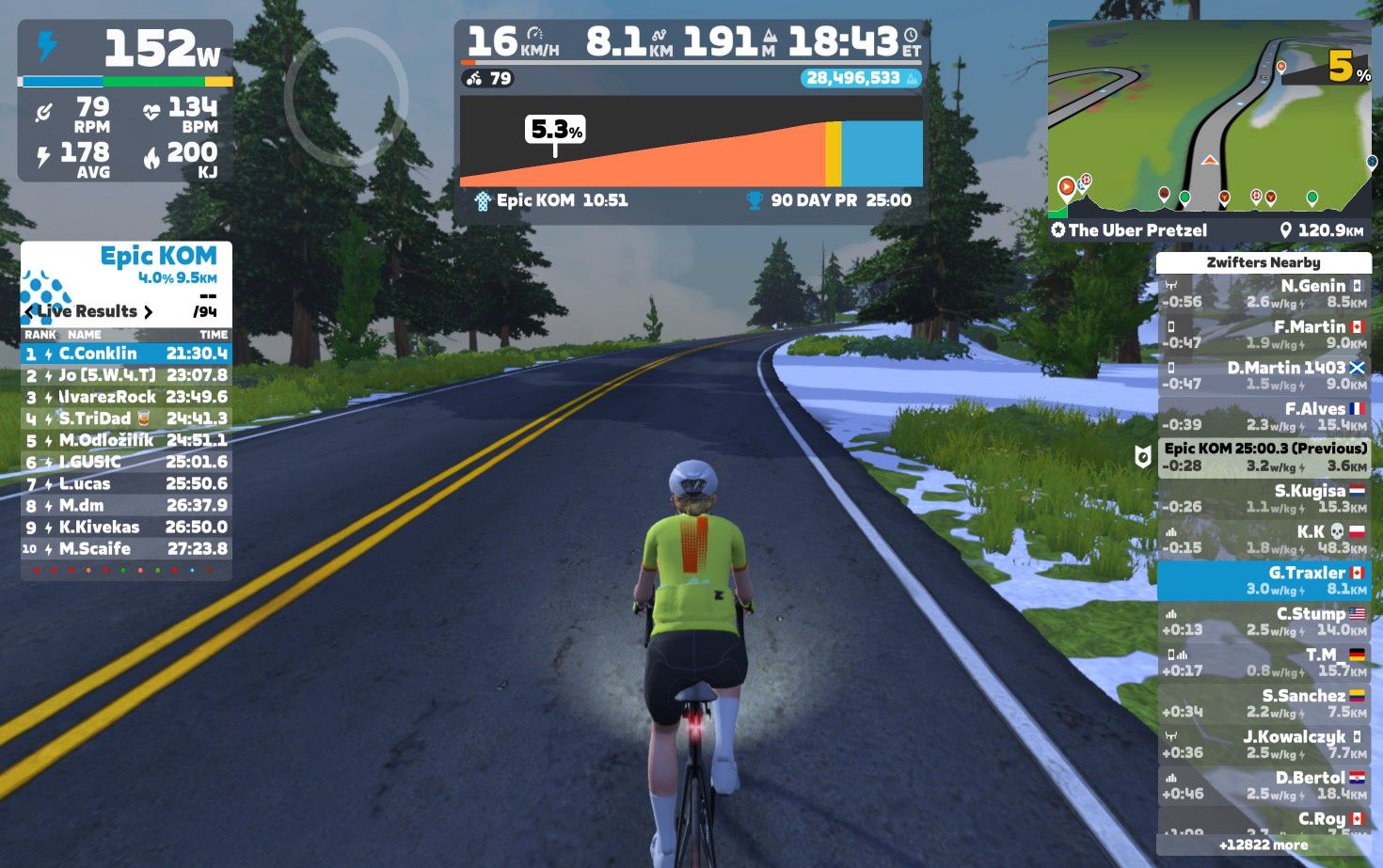Image resolution: width=1383 pixels, height=868 pixels.
Task: Show the previous Live Results page
Action: tap(29, 311)
